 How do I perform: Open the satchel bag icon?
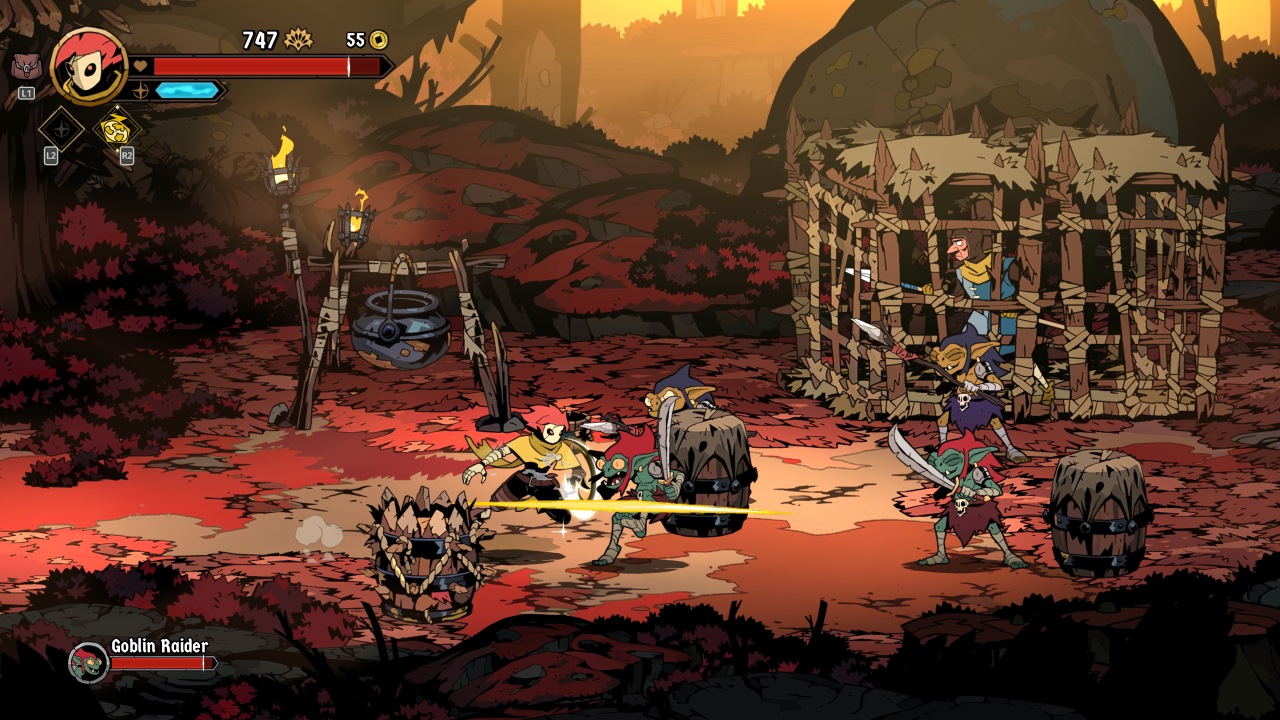point(26,67)
